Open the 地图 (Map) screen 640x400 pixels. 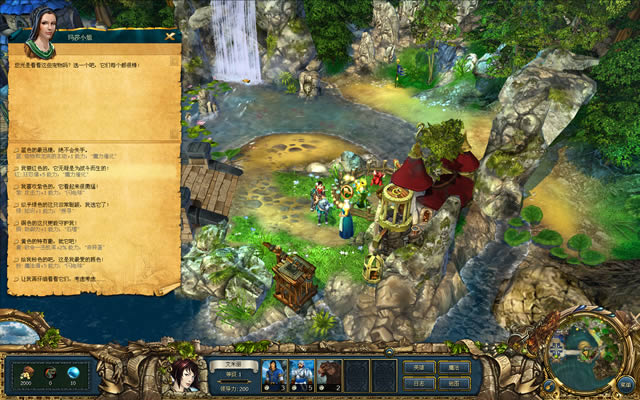coord(453,383)
